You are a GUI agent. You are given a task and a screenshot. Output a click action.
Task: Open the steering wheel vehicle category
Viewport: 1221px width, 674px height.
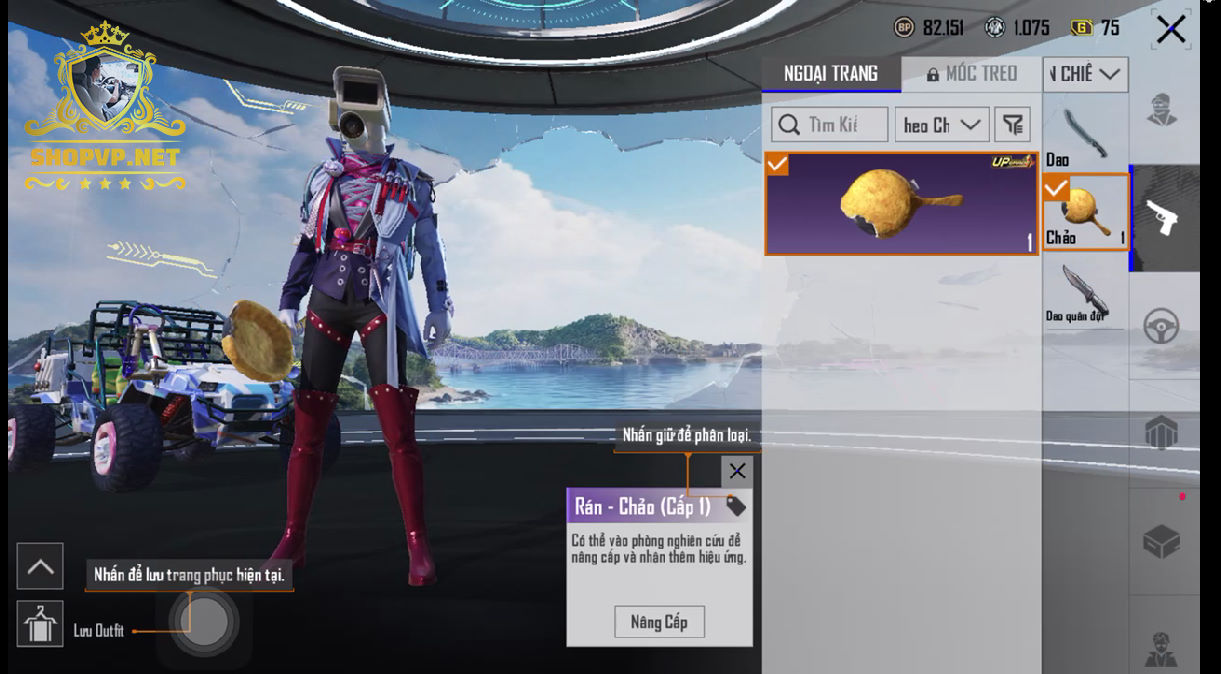click(x=1162, y=326)
